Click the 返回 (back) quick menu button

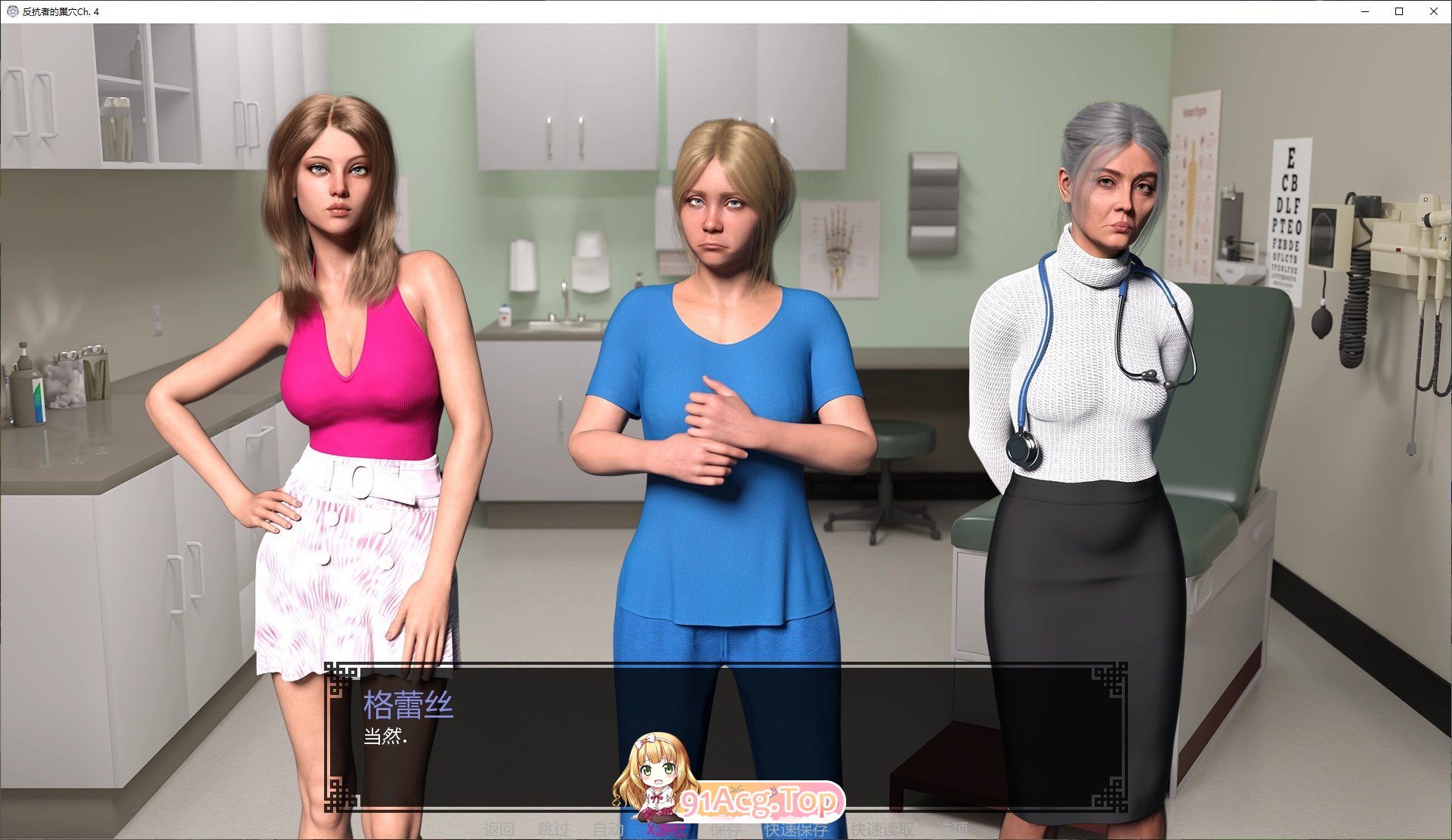point(499,830)
